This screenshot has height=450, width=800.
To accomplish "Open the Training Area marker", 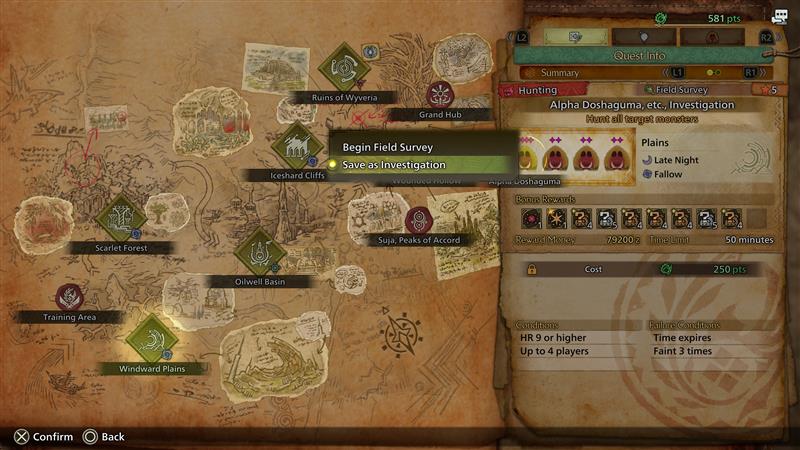I will (x=69, y=297).
